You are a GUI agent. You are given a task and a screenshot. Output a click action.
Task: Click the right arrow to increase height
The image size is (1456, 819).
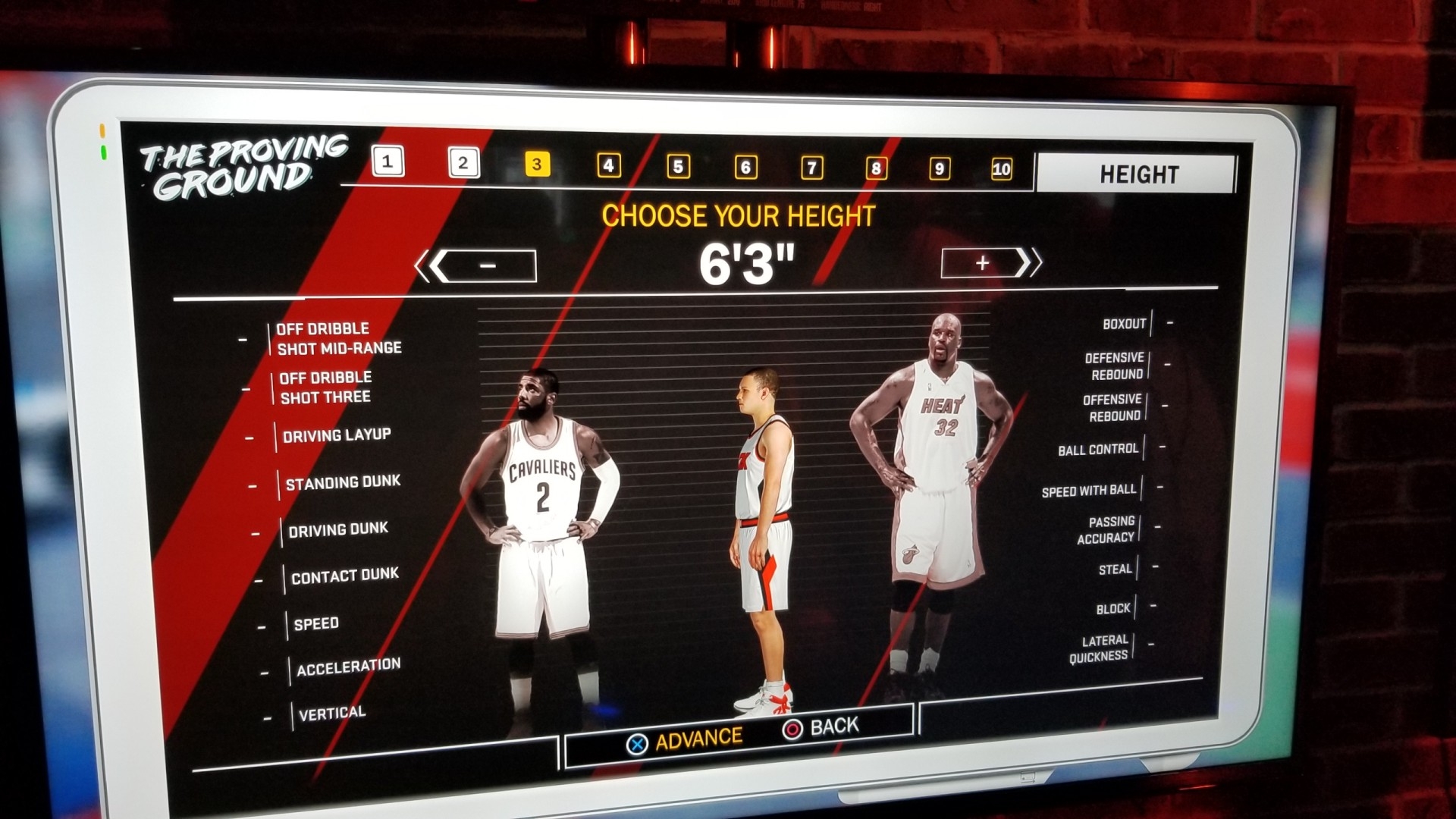[x=1035, y=264]
